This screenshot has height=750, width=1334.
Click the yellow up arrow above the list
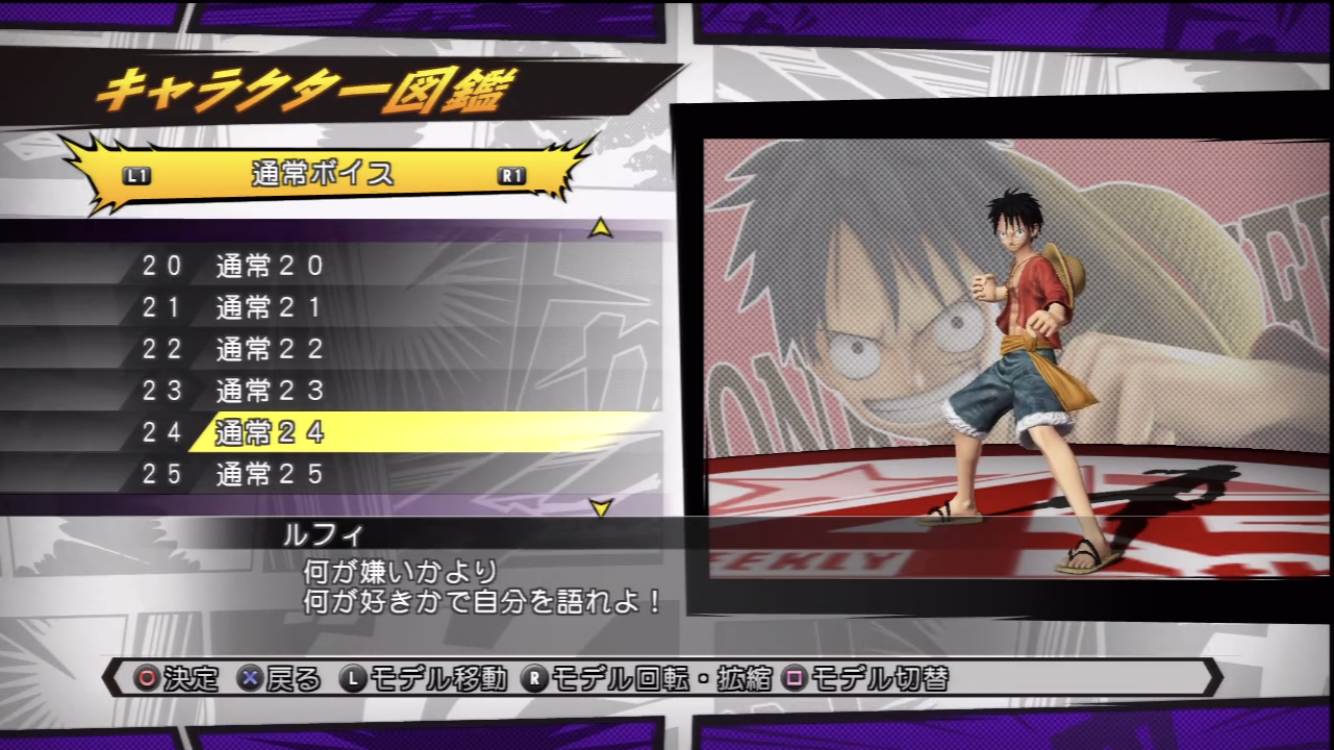(600, 229)
